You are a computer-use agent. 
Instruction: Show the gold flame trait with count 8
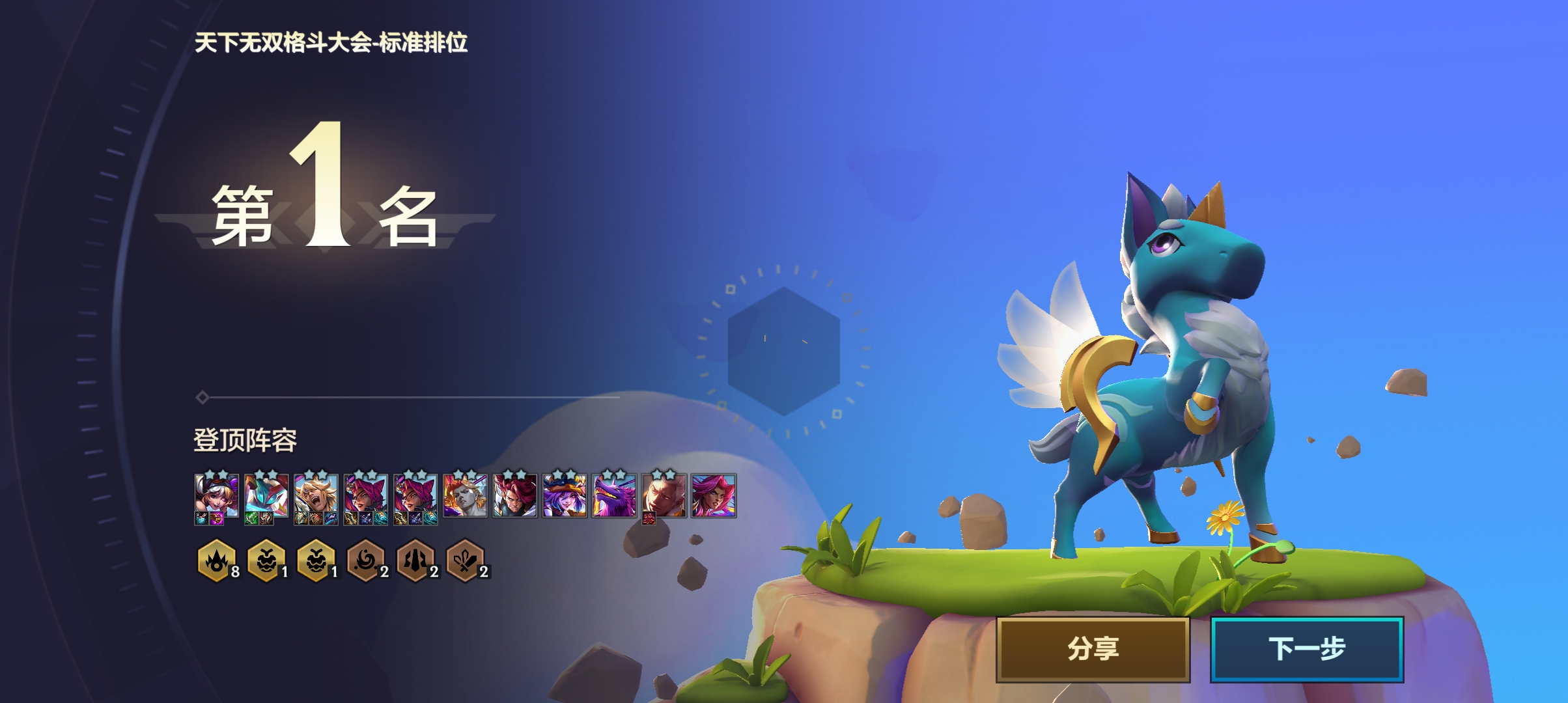(216, 560)
